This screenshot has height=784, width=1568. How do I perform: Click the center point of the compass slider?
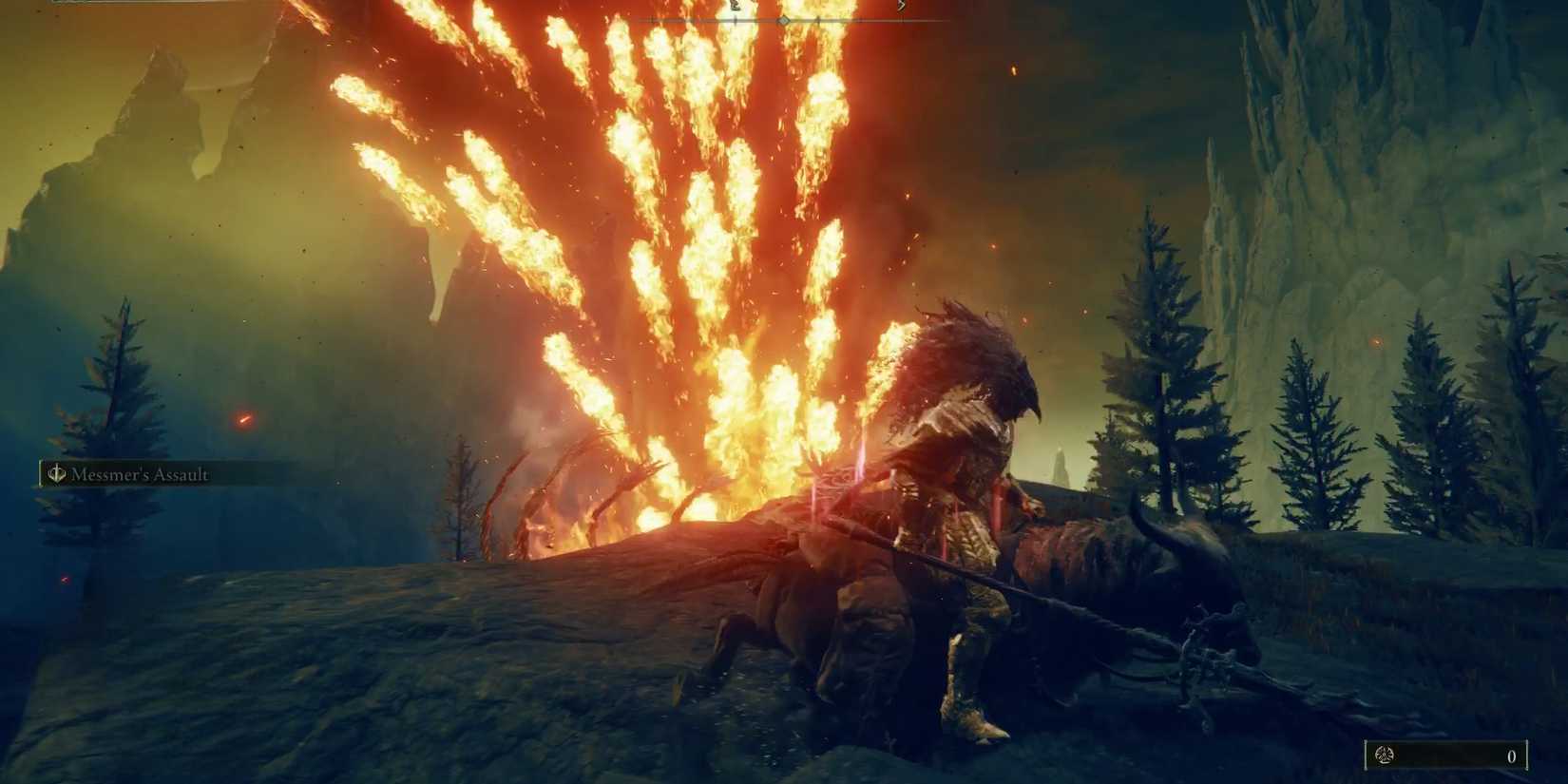(784, 19)
